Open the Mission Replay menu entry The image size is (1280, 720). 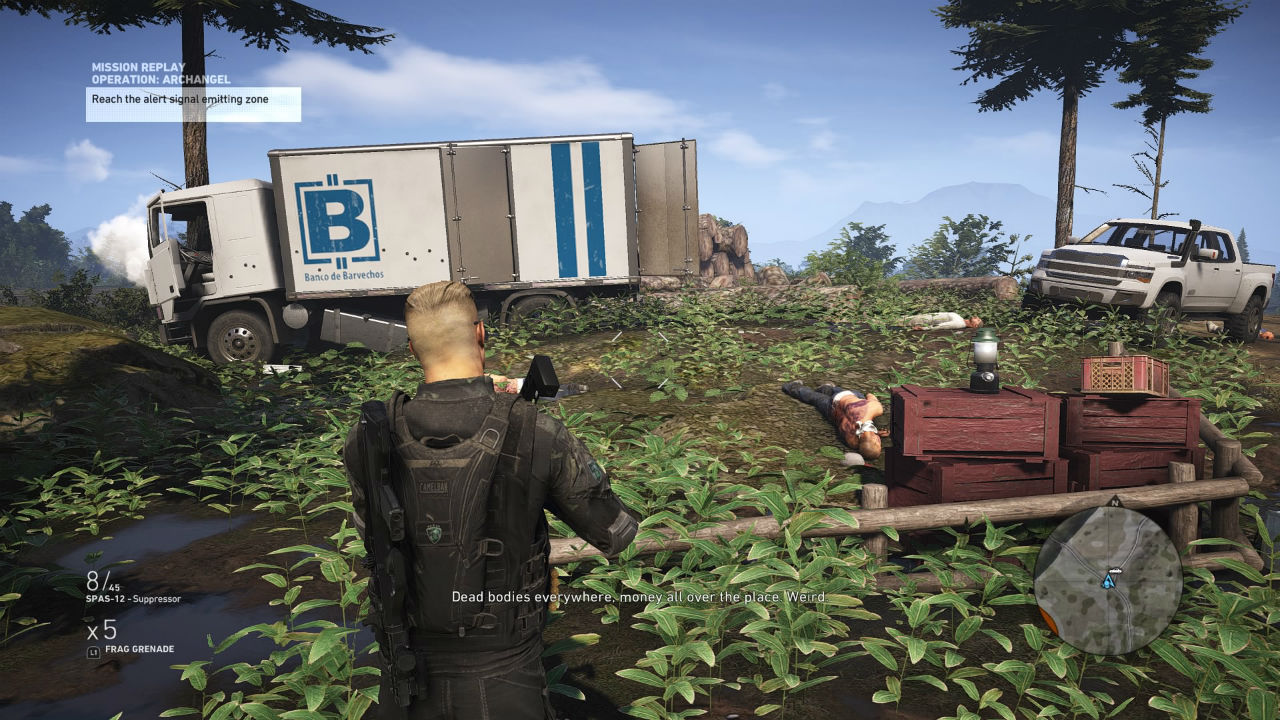[x=136, y=65]
